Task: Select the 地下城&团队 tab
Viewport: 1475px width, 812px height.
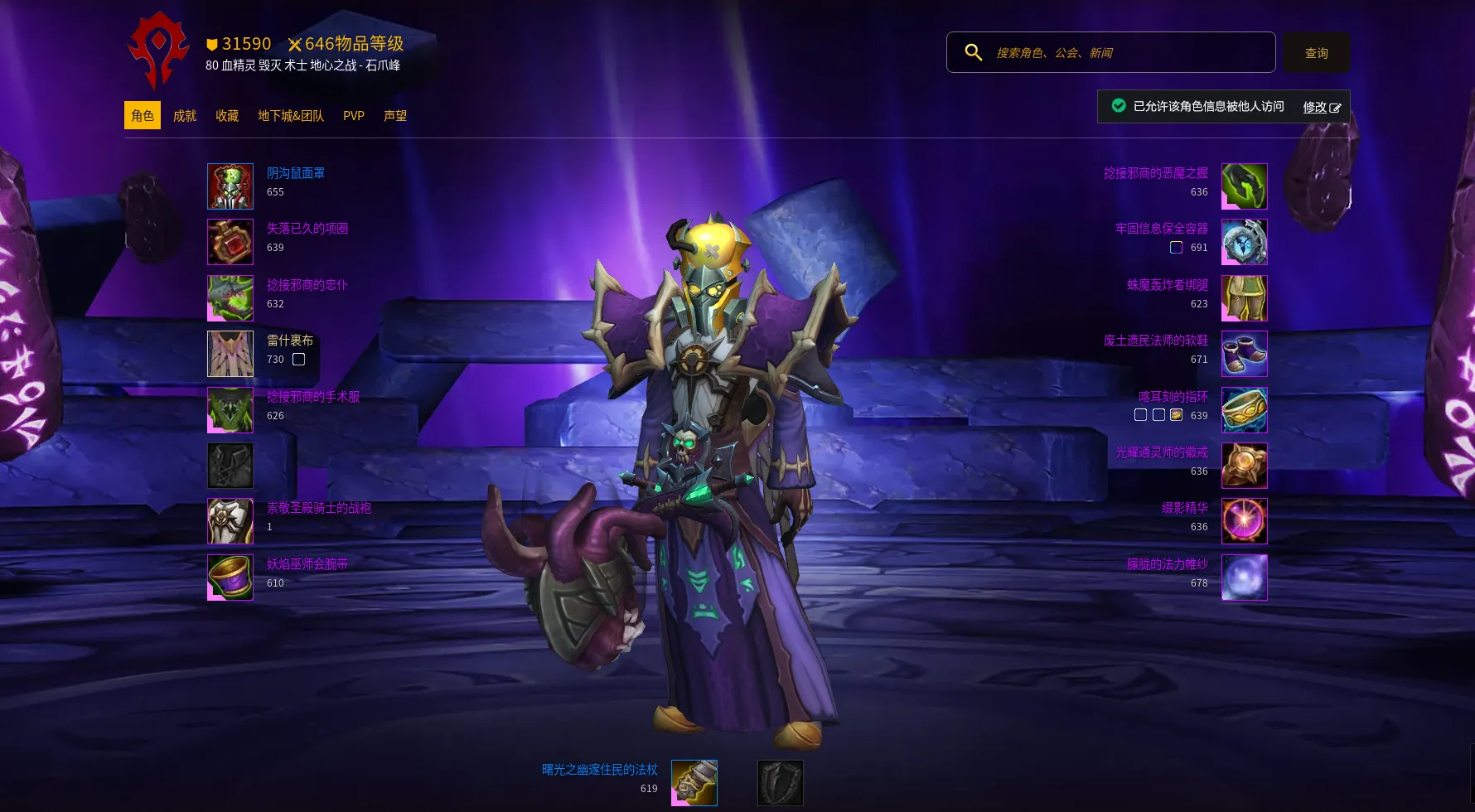Action: point(291,116)
